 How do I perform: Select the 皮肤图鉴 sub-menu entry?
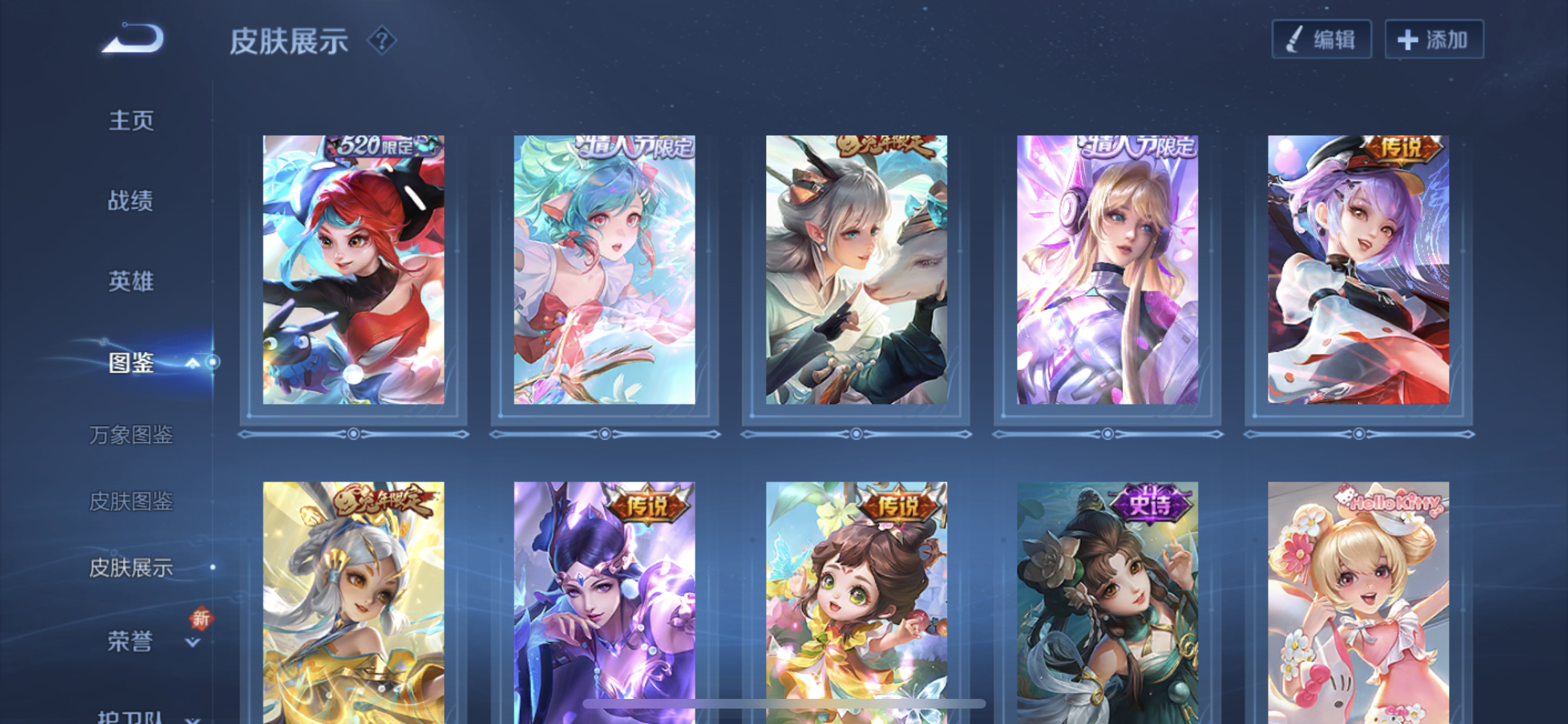pos(131,501)
